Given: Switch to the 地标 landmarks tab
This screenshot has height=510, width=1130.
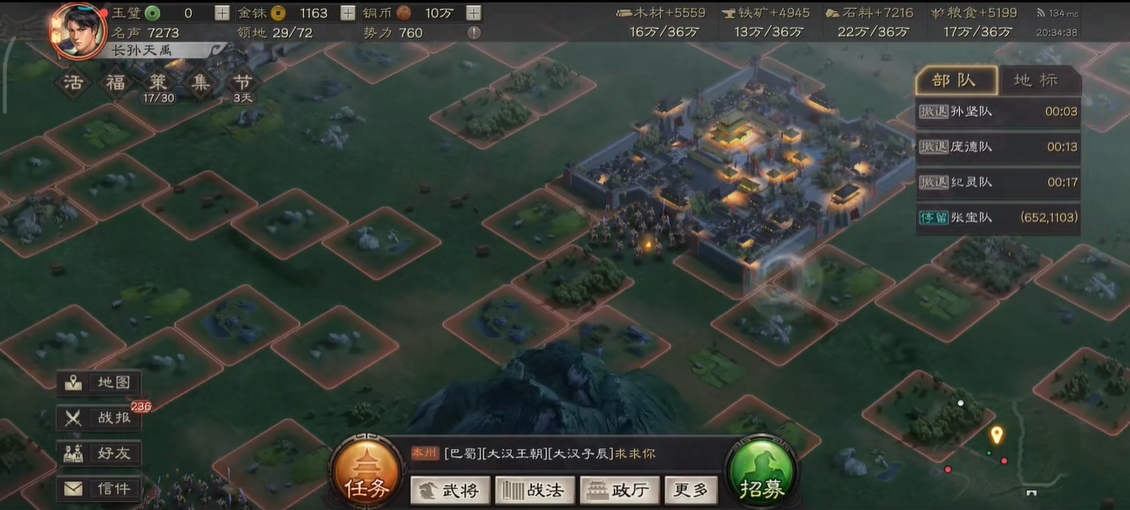Looking at the screenshot, I should click(x=1034, y=80).
